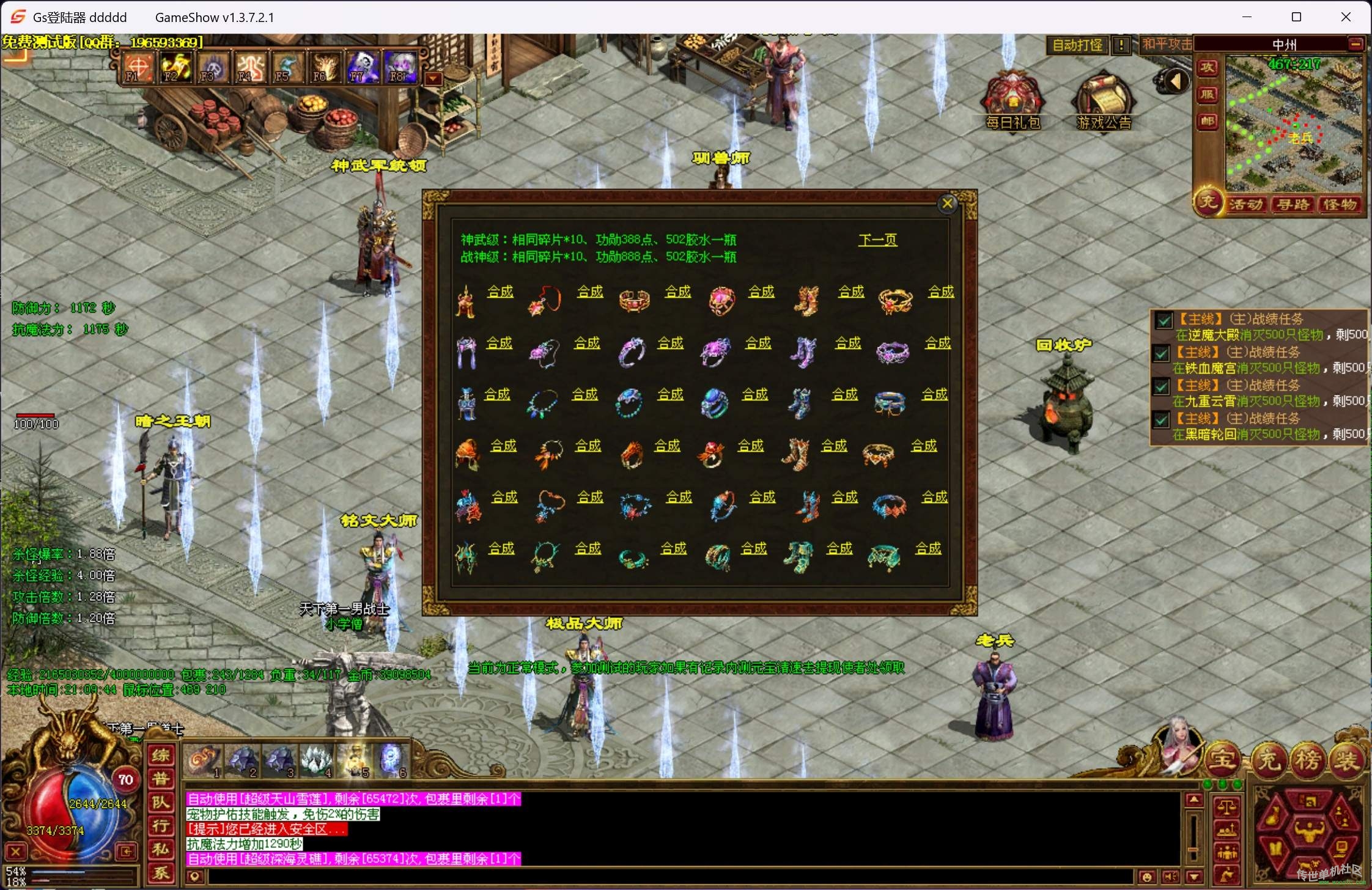Maximize the GameShow window
This screenshot has height=890, width=1372.
click(1296, 17)
